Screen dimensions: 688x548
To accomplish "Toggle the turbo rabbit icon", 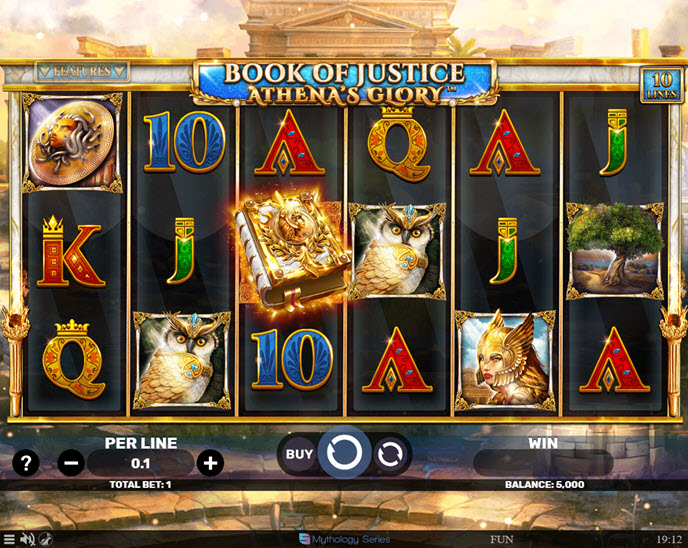I will pos(46,540).
